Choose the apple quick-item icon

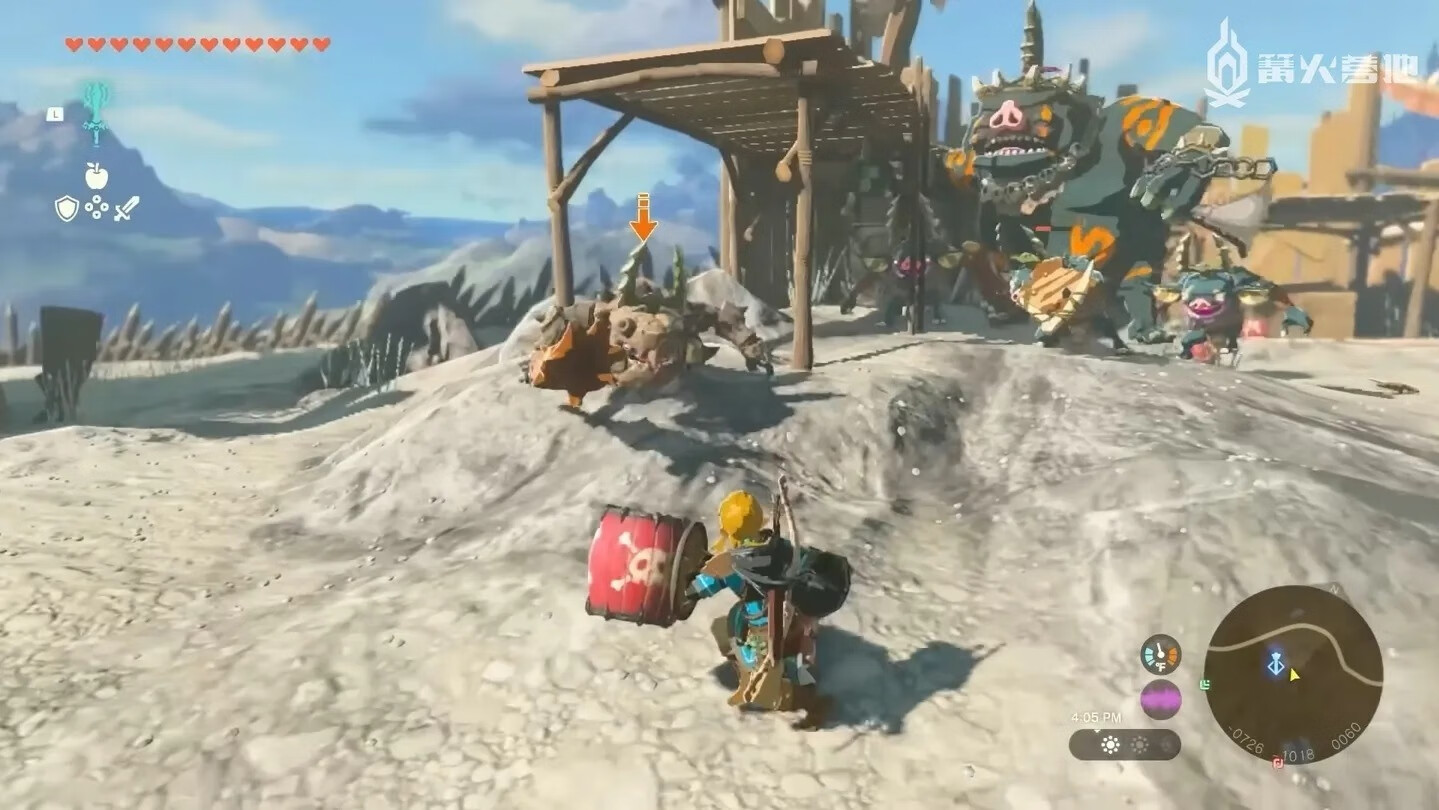[x=96, y=177]
